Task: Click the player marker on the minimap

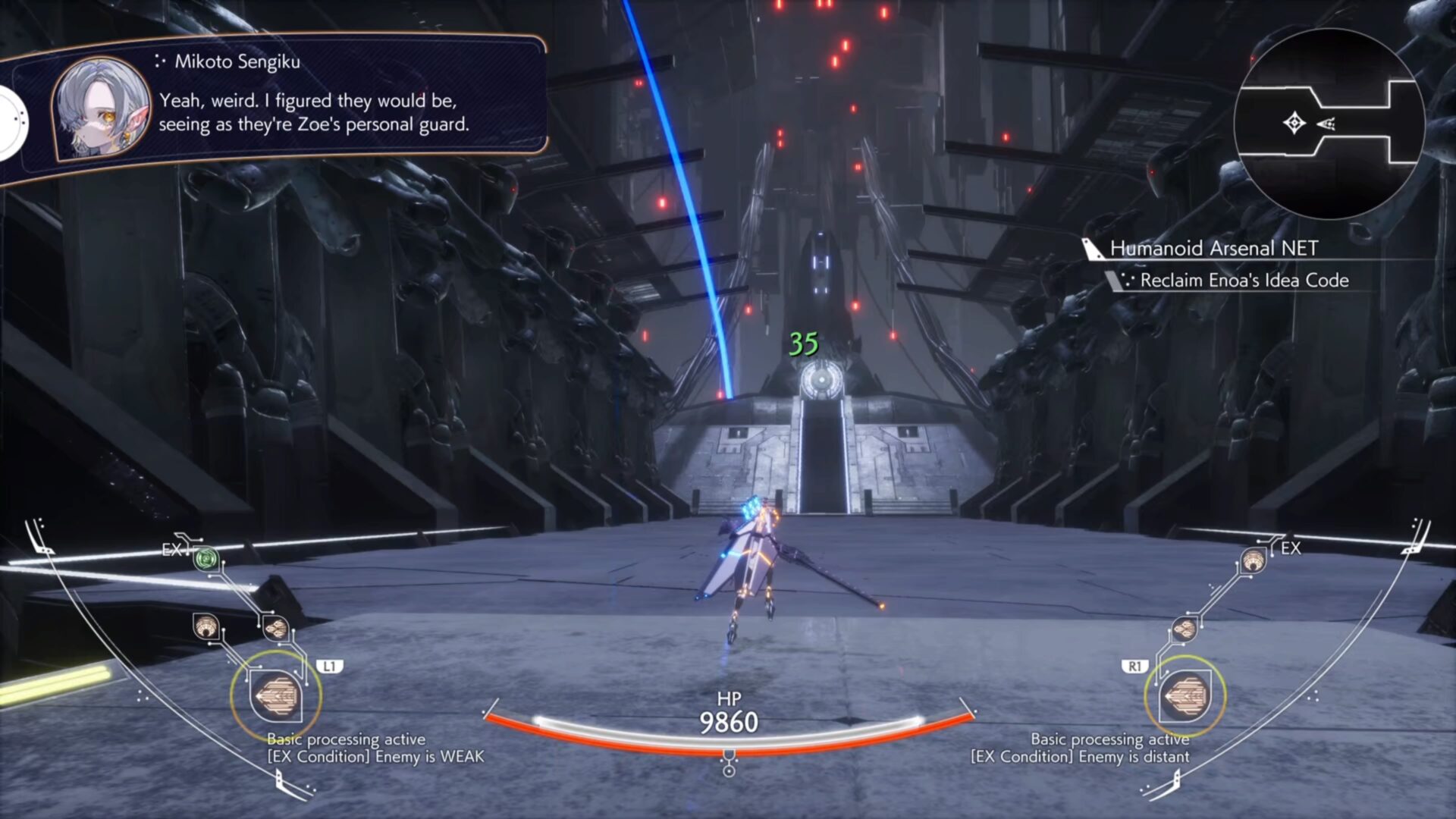Action: pos(1294,123)
